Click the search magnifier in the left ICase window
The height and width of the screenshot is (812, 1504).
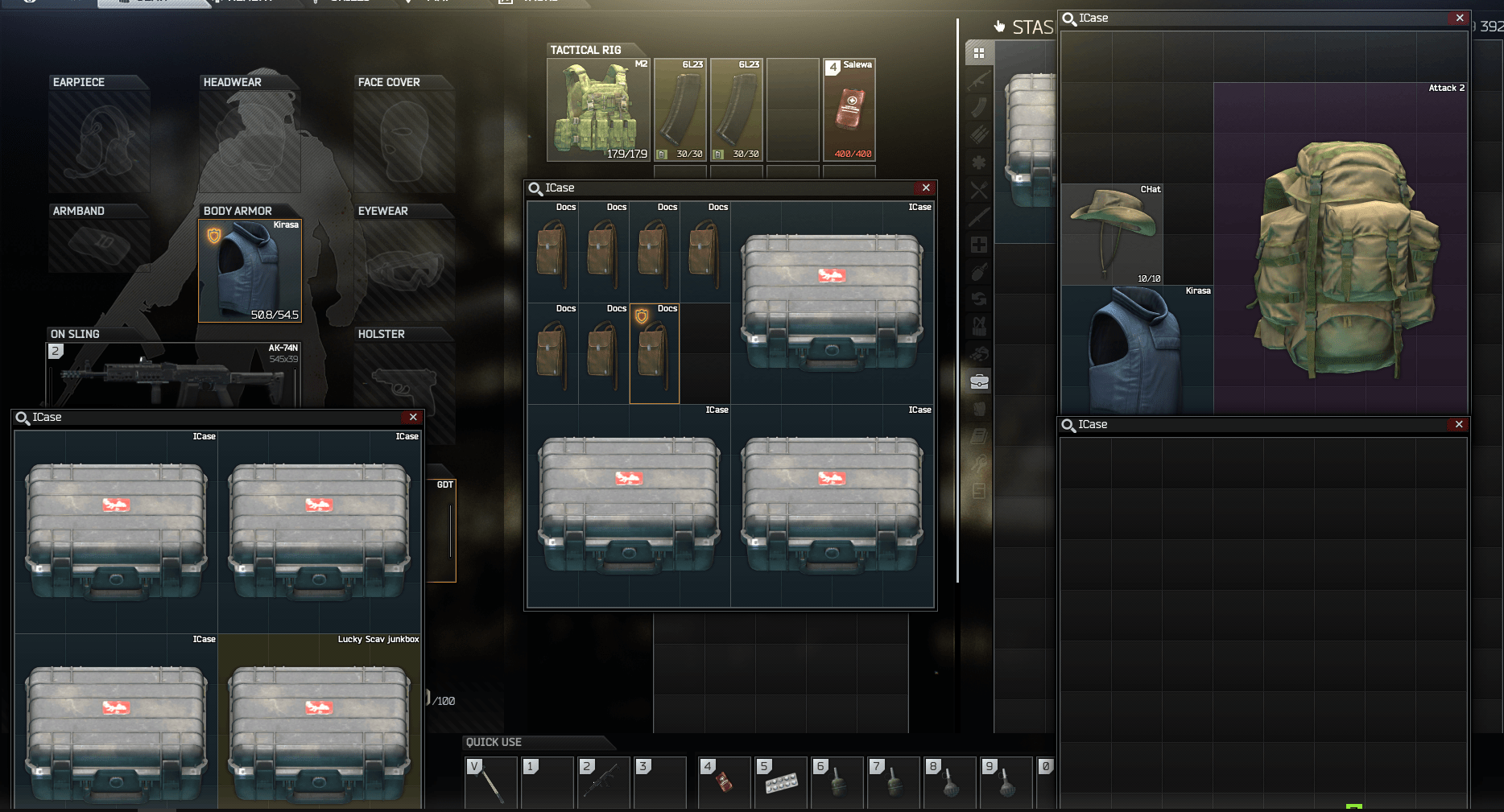22,417
